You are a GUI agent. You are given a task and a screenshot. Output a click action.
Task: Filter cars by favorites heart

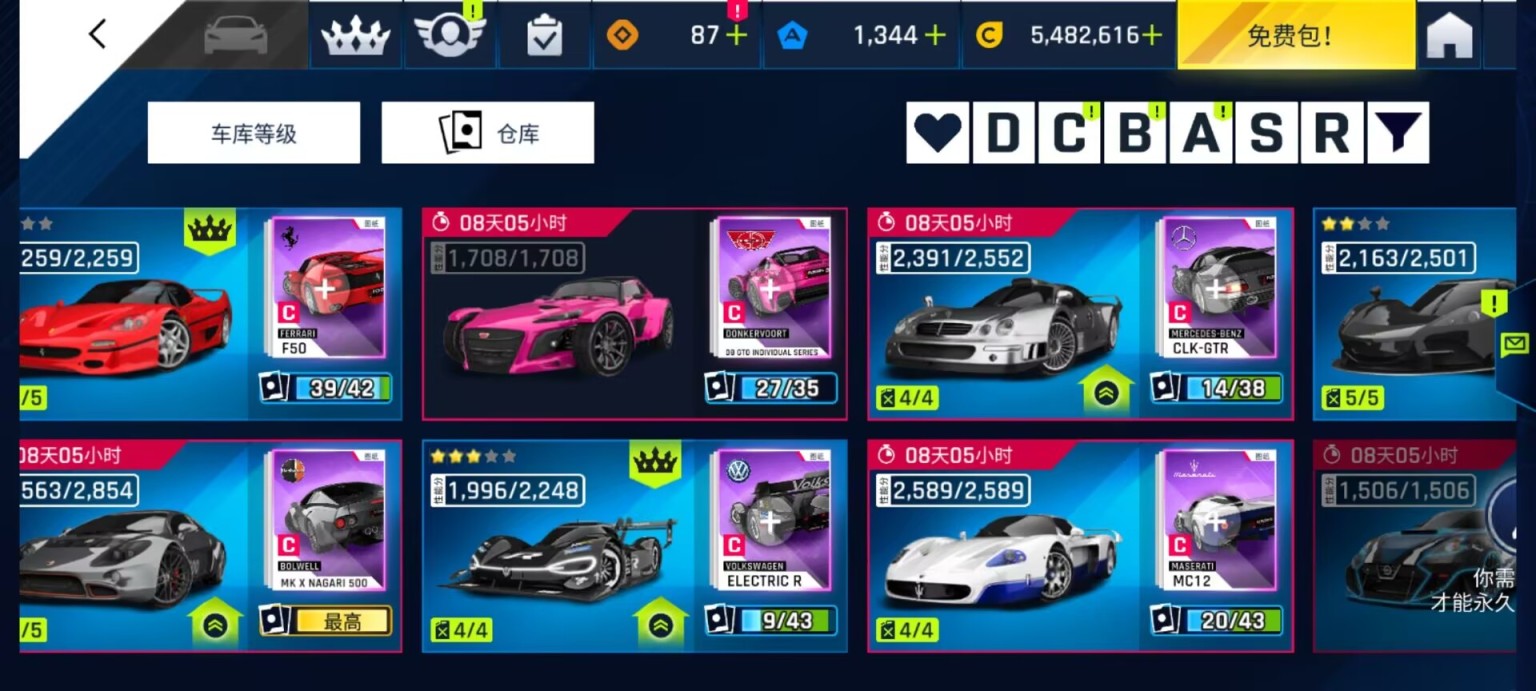937,133
